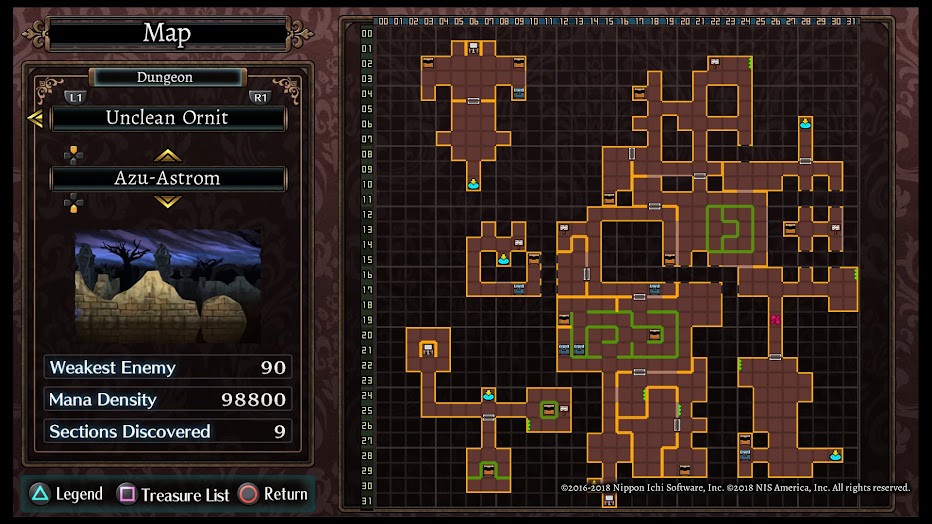Click the dungeon map grid
932x524 pixels.
[x=615, y=260]
